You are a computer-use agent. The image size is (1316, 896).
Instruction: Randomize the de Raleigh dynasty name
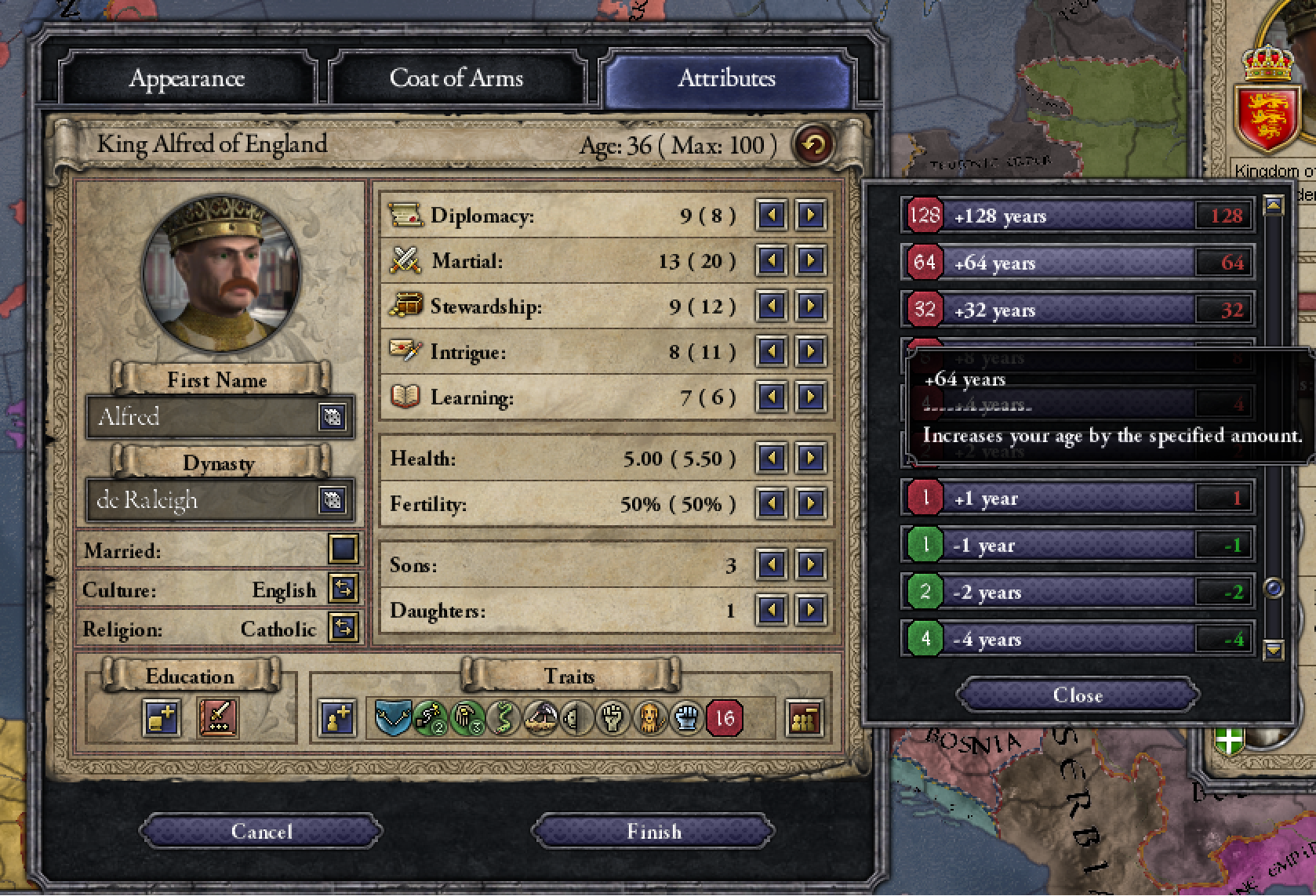click(x=332, y=500)
